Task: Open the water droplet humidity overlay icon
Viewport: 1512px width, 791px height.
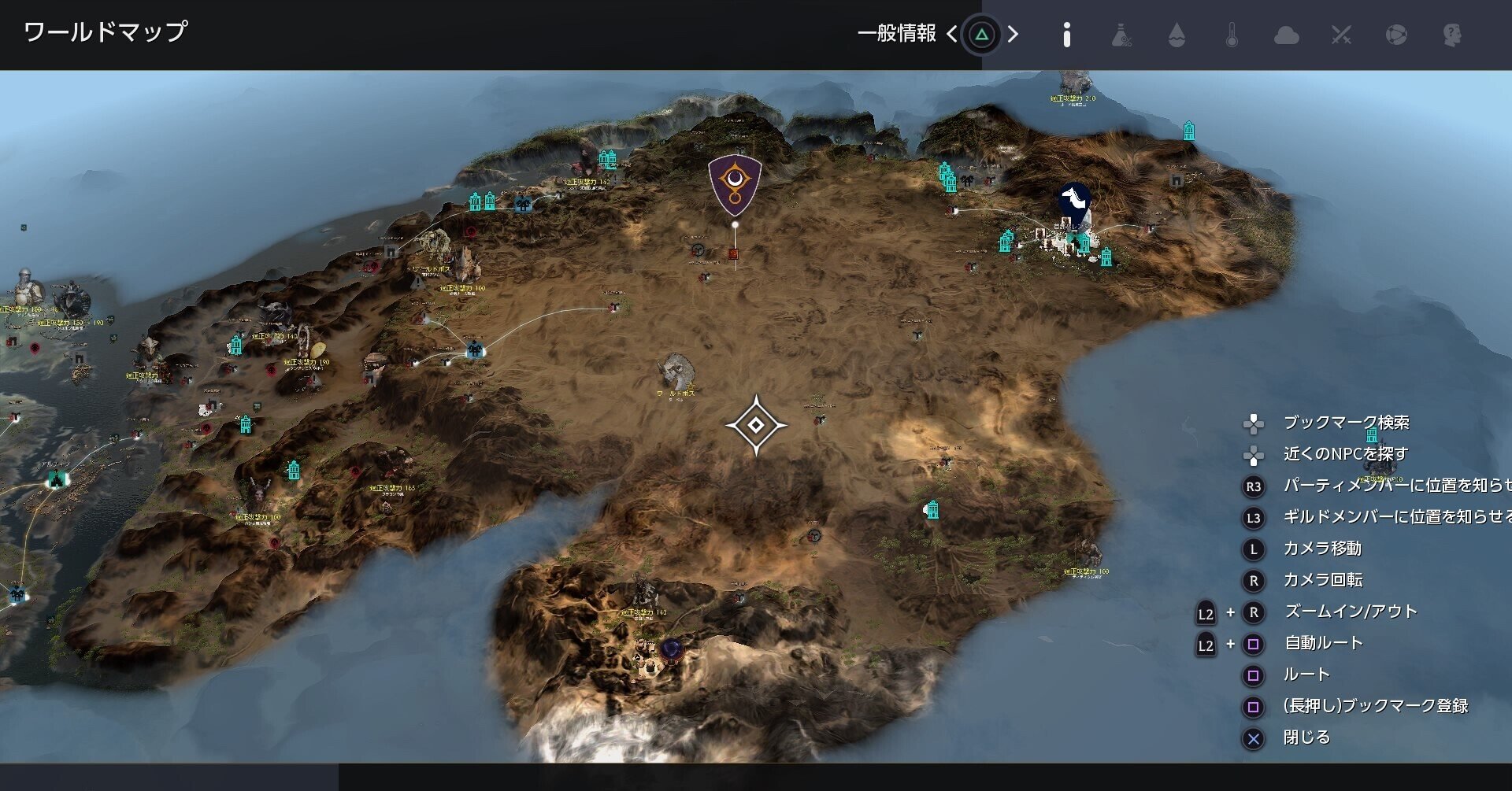Action: [x=1178, y=35]
